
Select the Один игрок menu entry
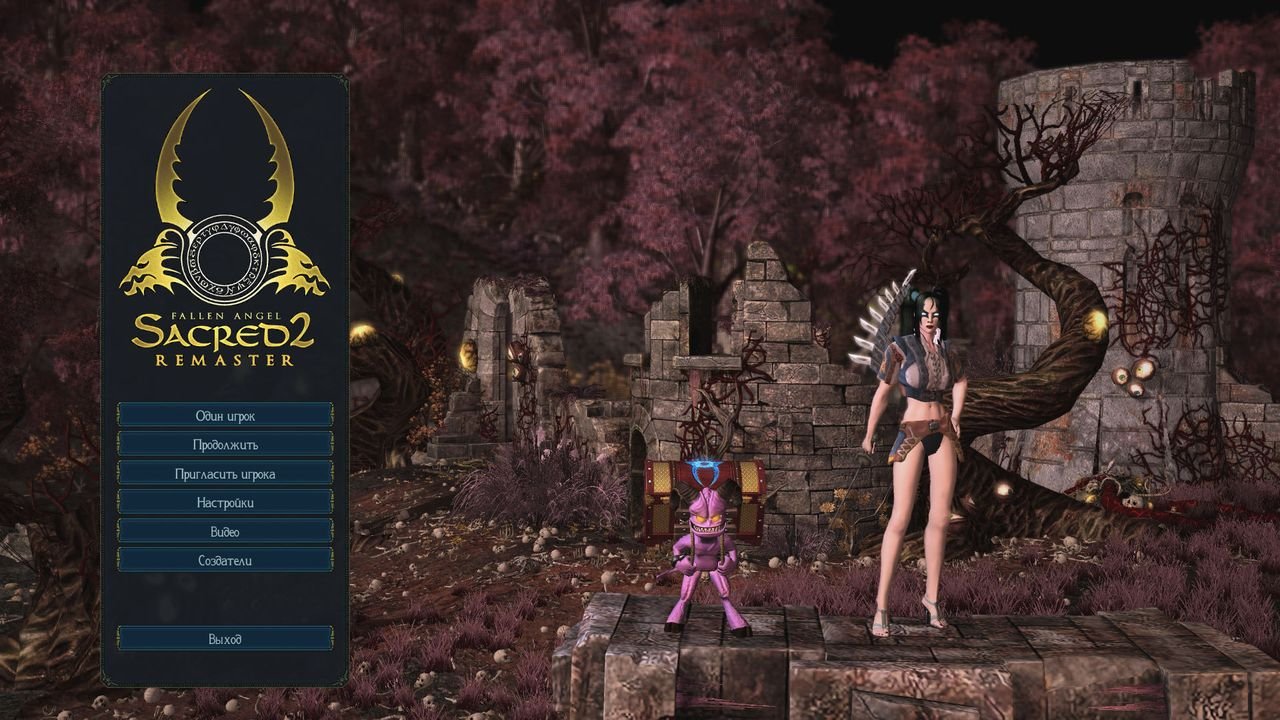point(225,415)
